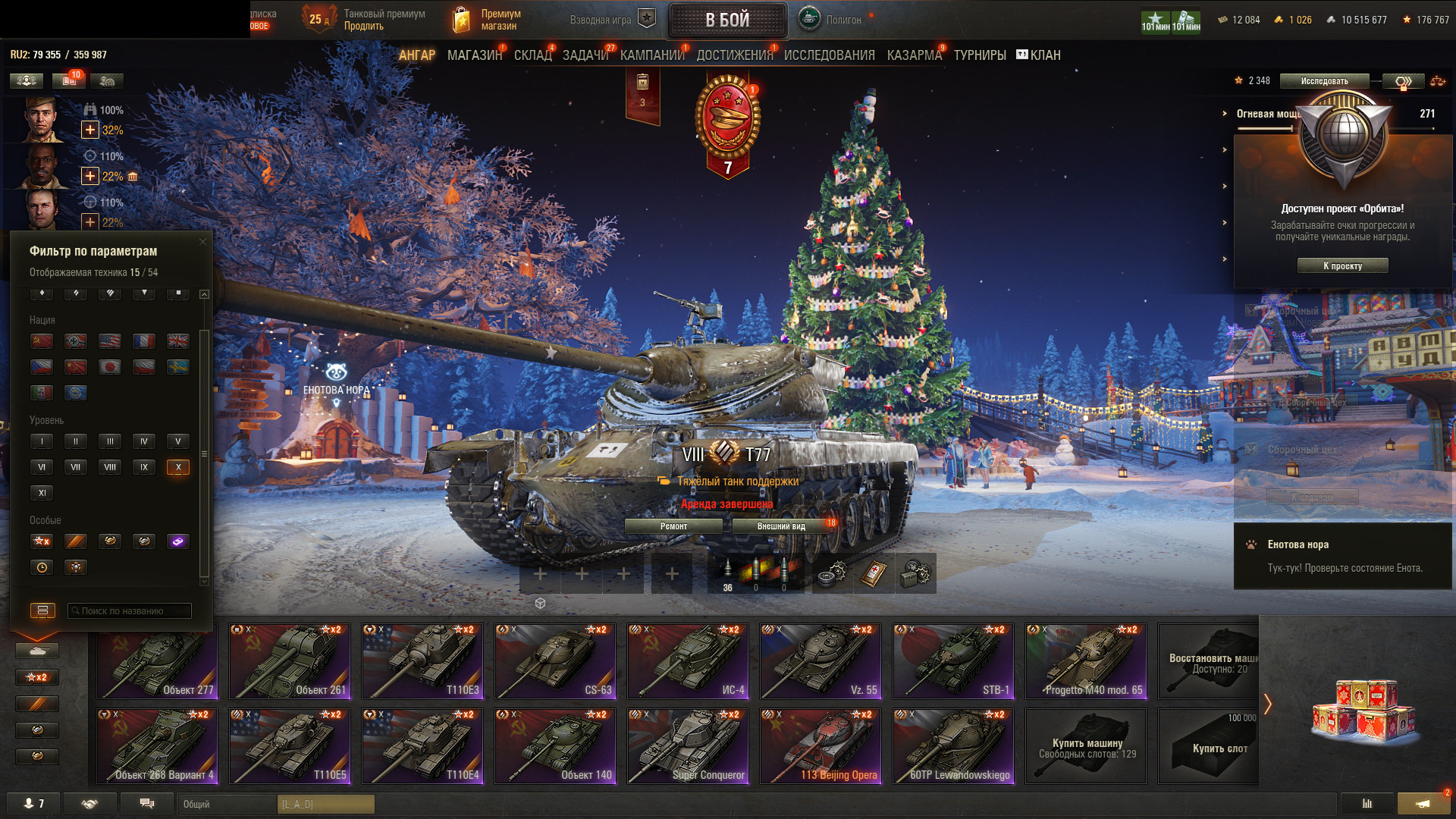The image size is (1456, 819).
Task: Open the КАЗАРМА tab
Action: pos(914,55)
